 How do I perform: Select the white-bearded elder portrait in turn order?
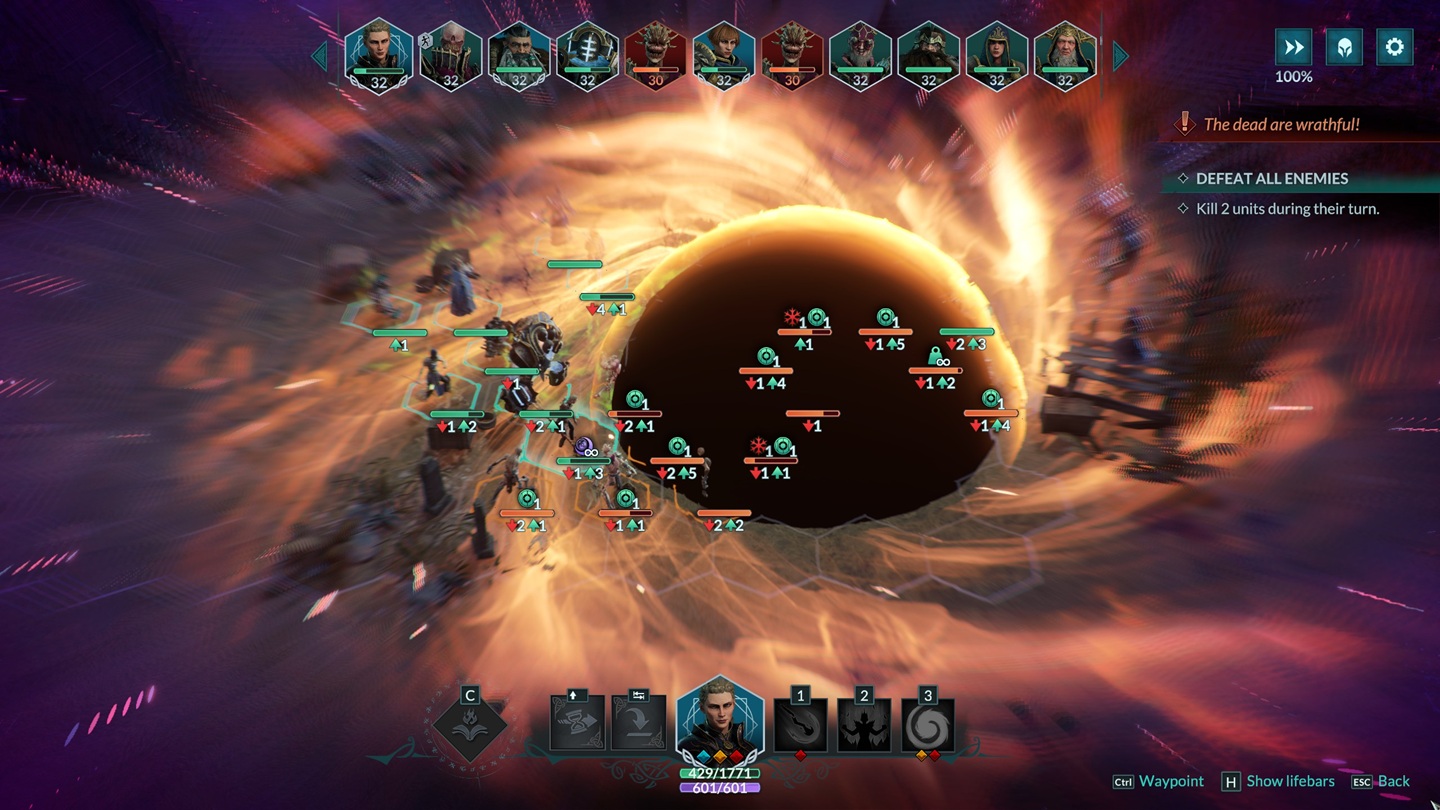[x=1065, y=54]
